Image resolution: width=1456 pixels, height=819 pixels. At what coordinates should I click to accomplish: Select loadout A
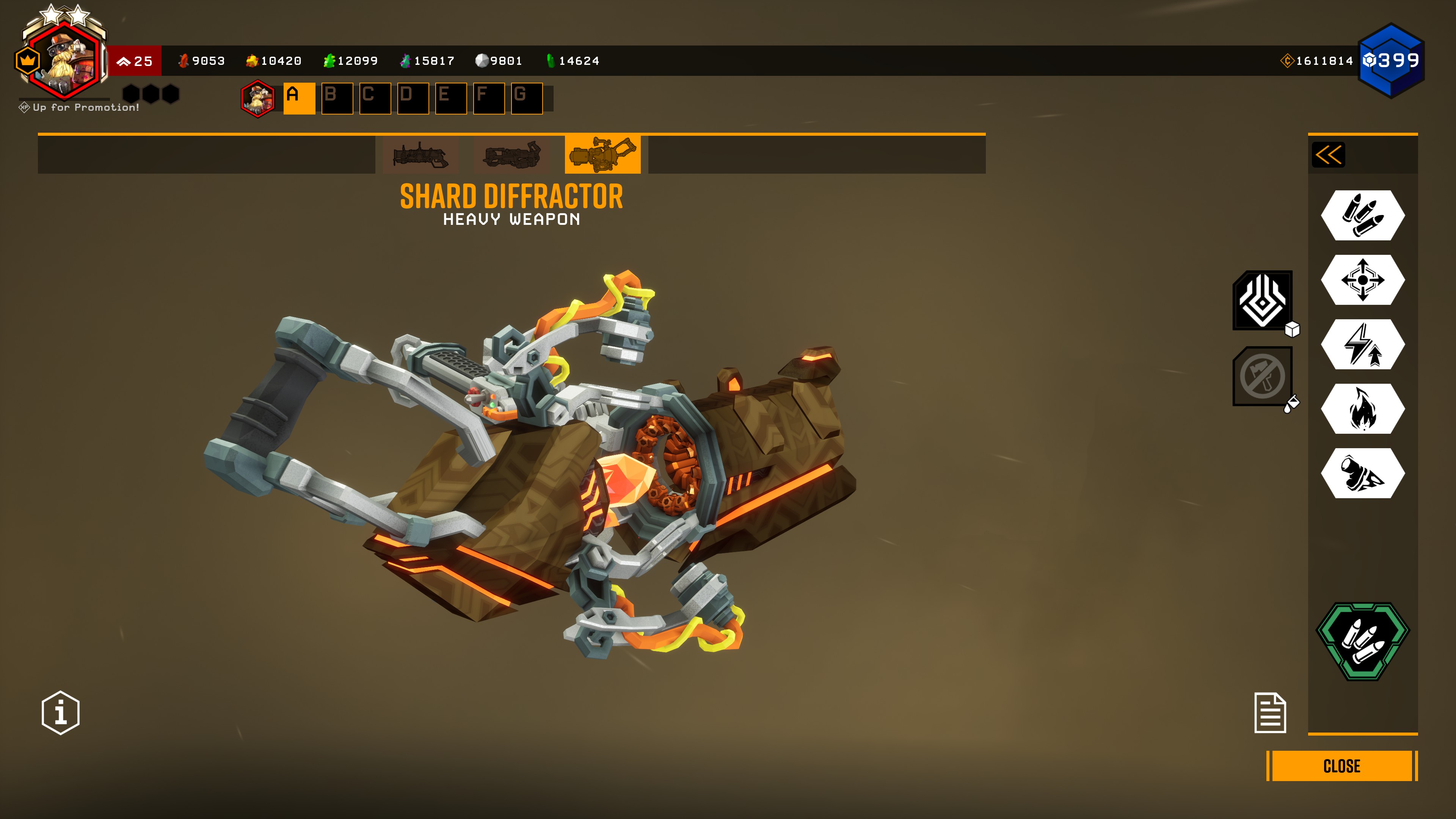pos(299,98)
